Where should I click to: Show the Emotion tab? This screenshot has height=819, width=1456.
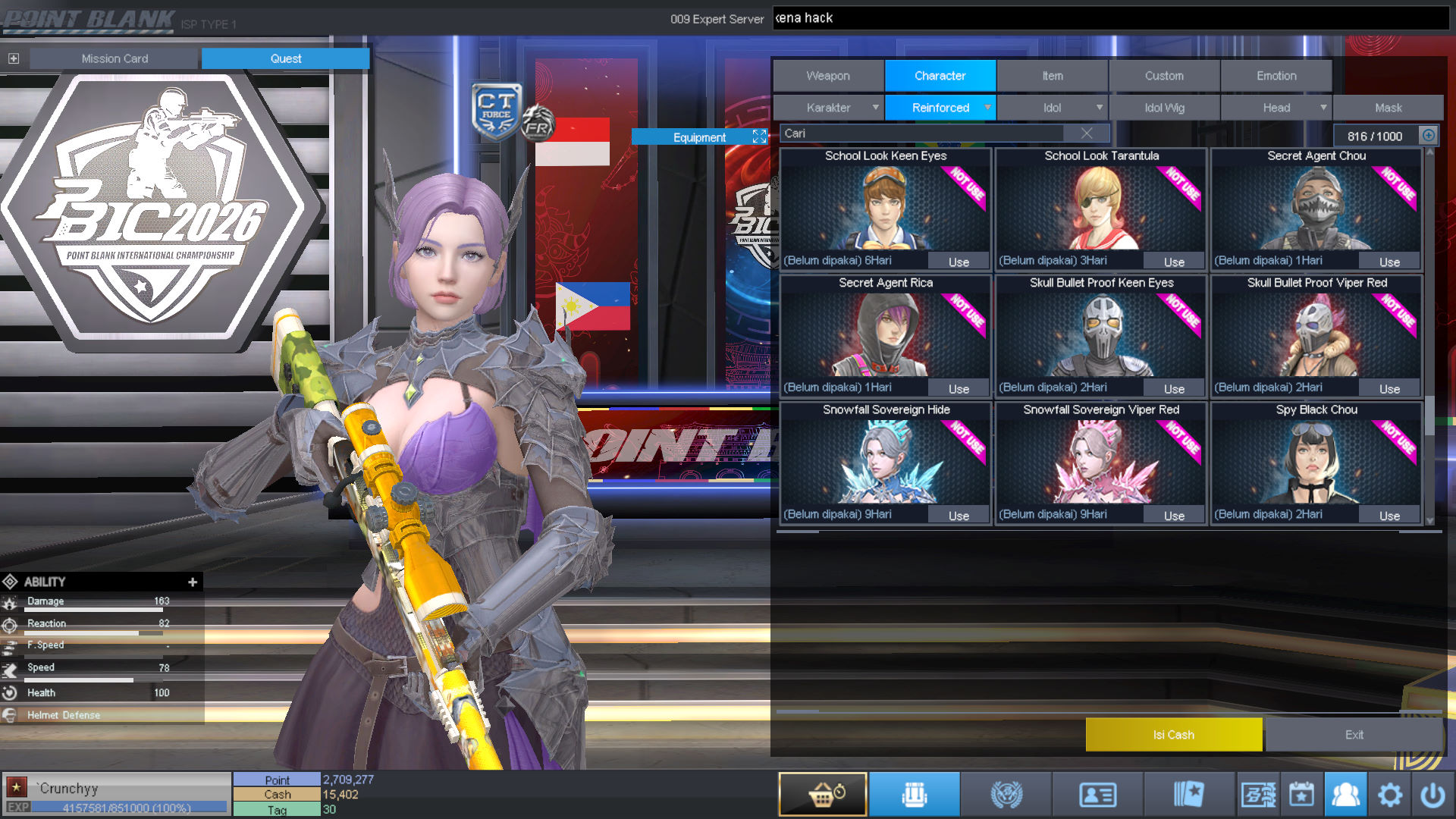[x=1276, y=76]
